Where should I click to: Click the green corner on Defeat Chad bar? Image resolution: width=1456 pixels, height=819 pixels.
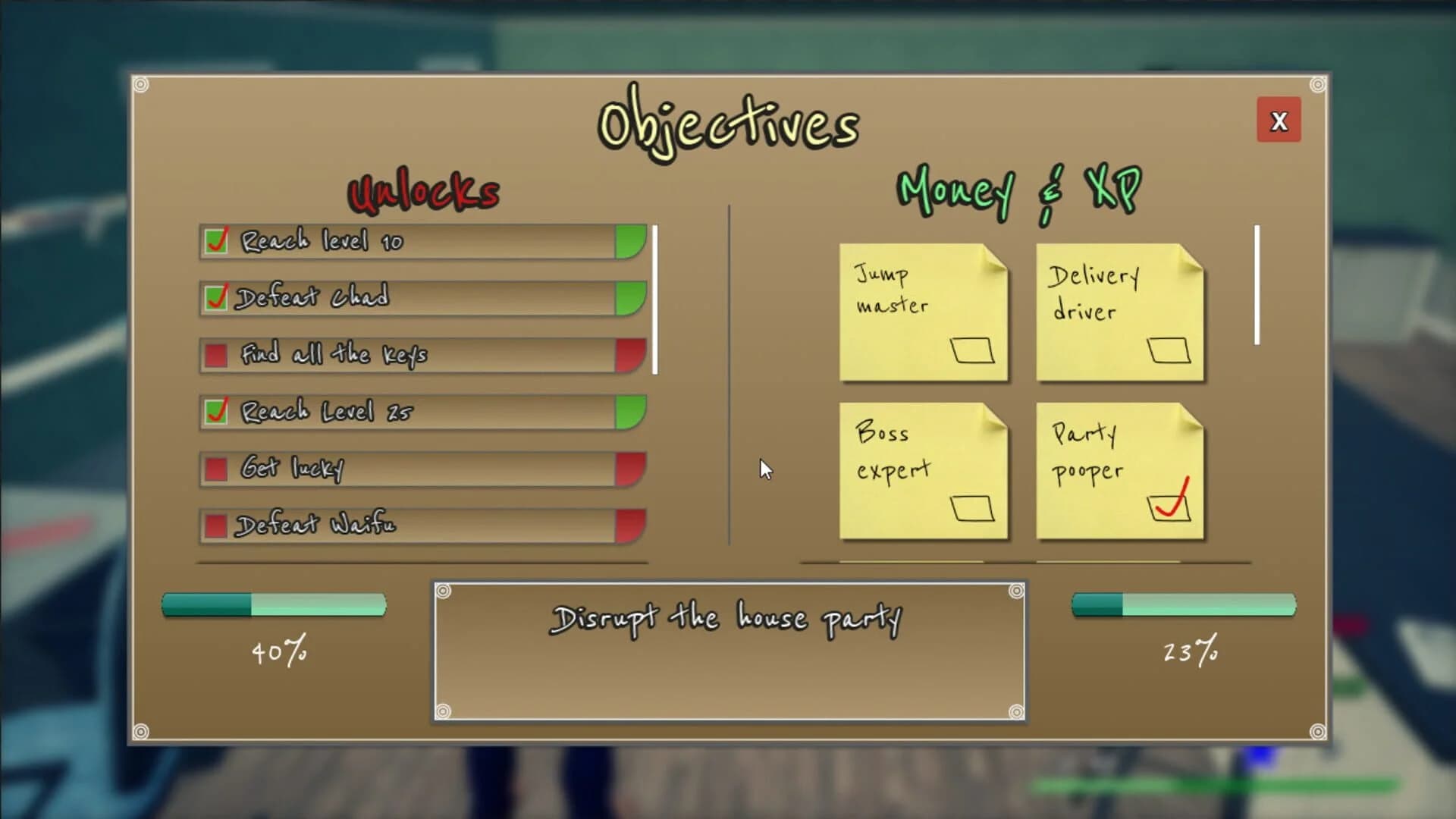point(631,298)
